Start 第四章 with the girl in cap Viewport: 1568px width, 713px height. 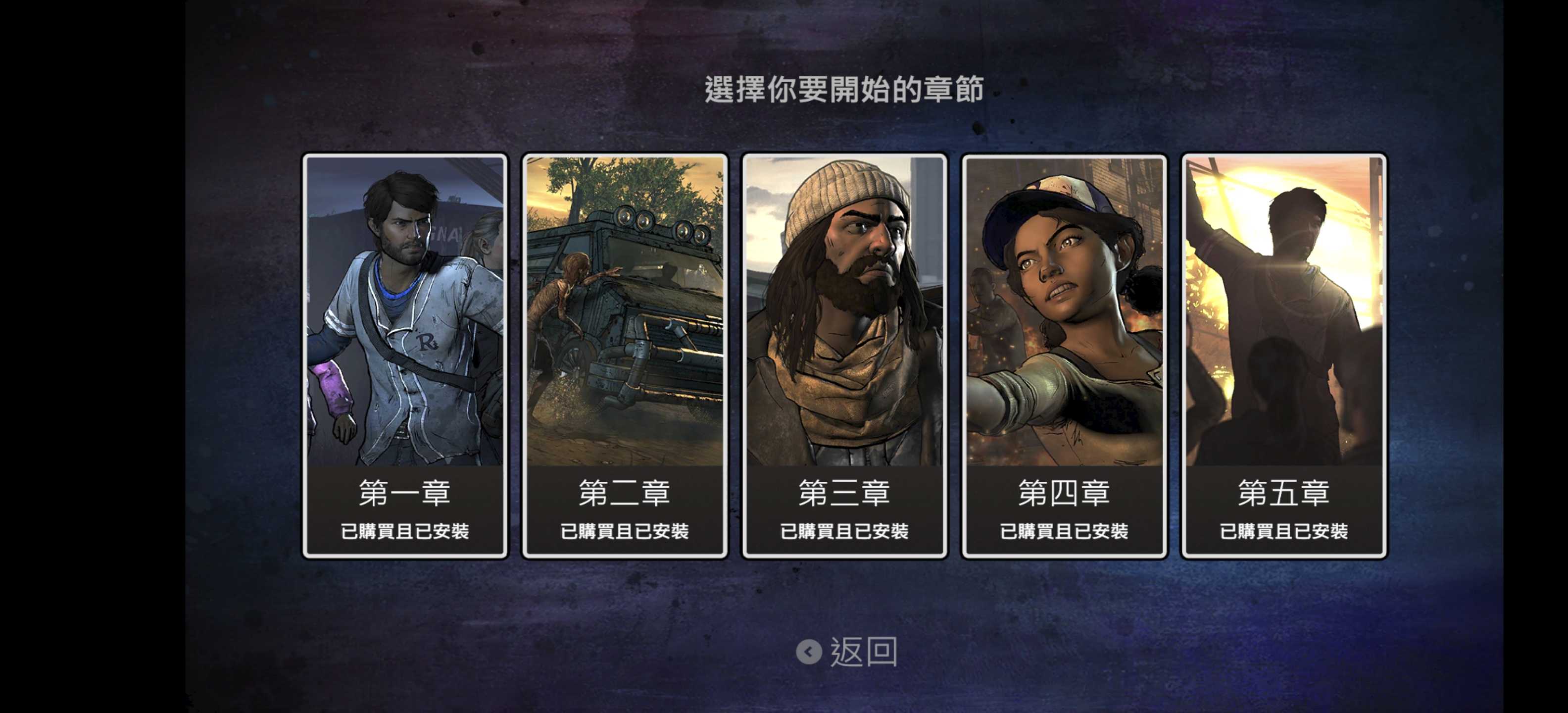[x=1064, y=356]
